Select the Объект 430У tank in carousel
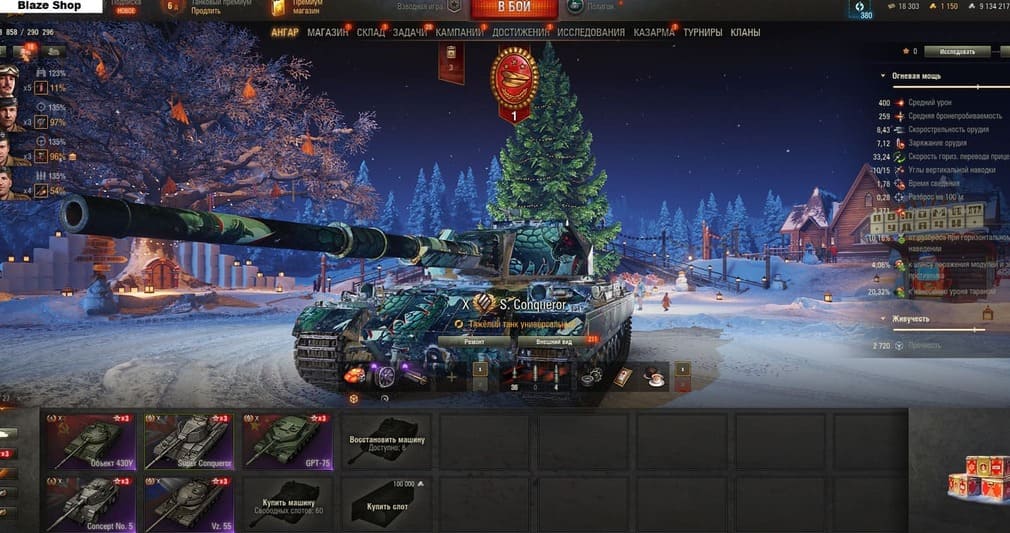Screen dimensions: 1010x533 coord(90,441)
